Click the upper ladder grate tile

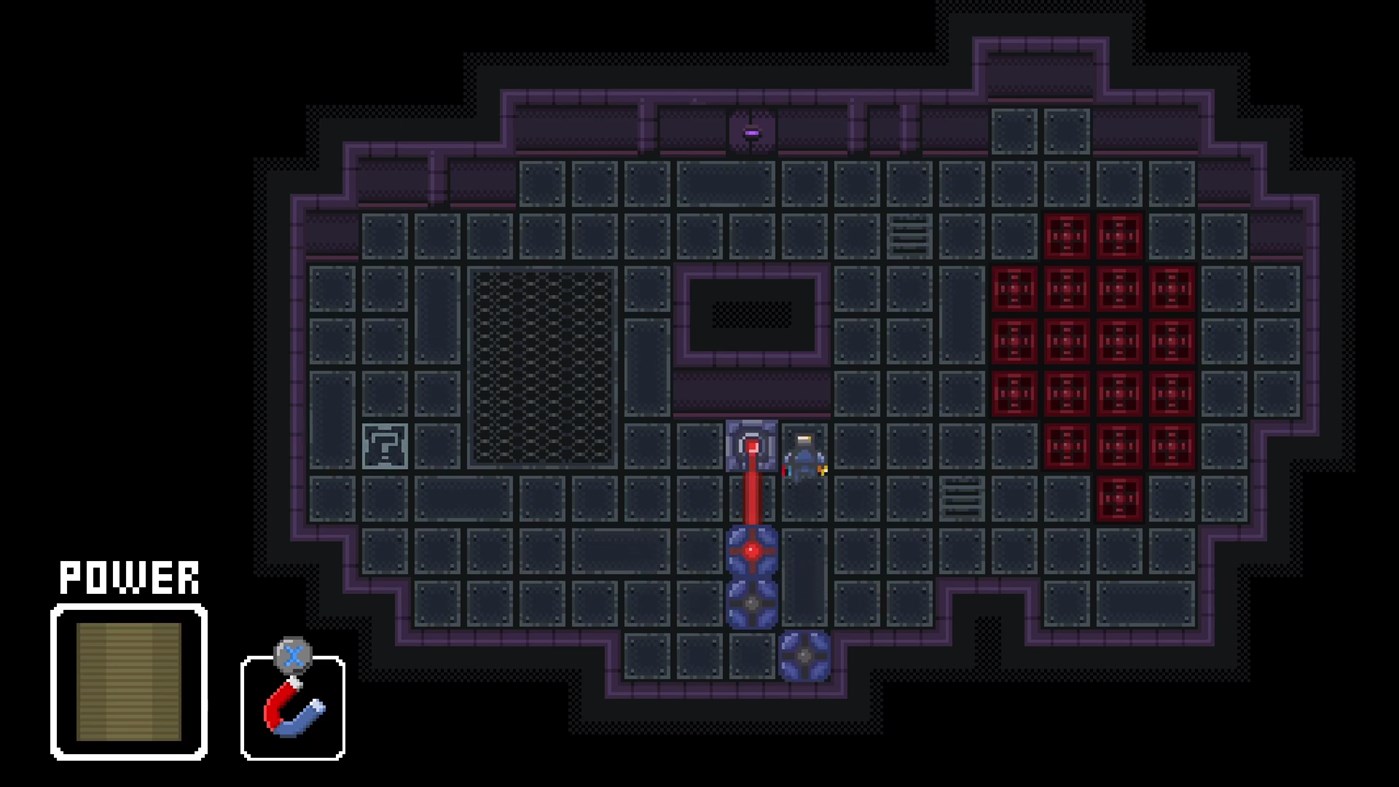coord(908,236)
